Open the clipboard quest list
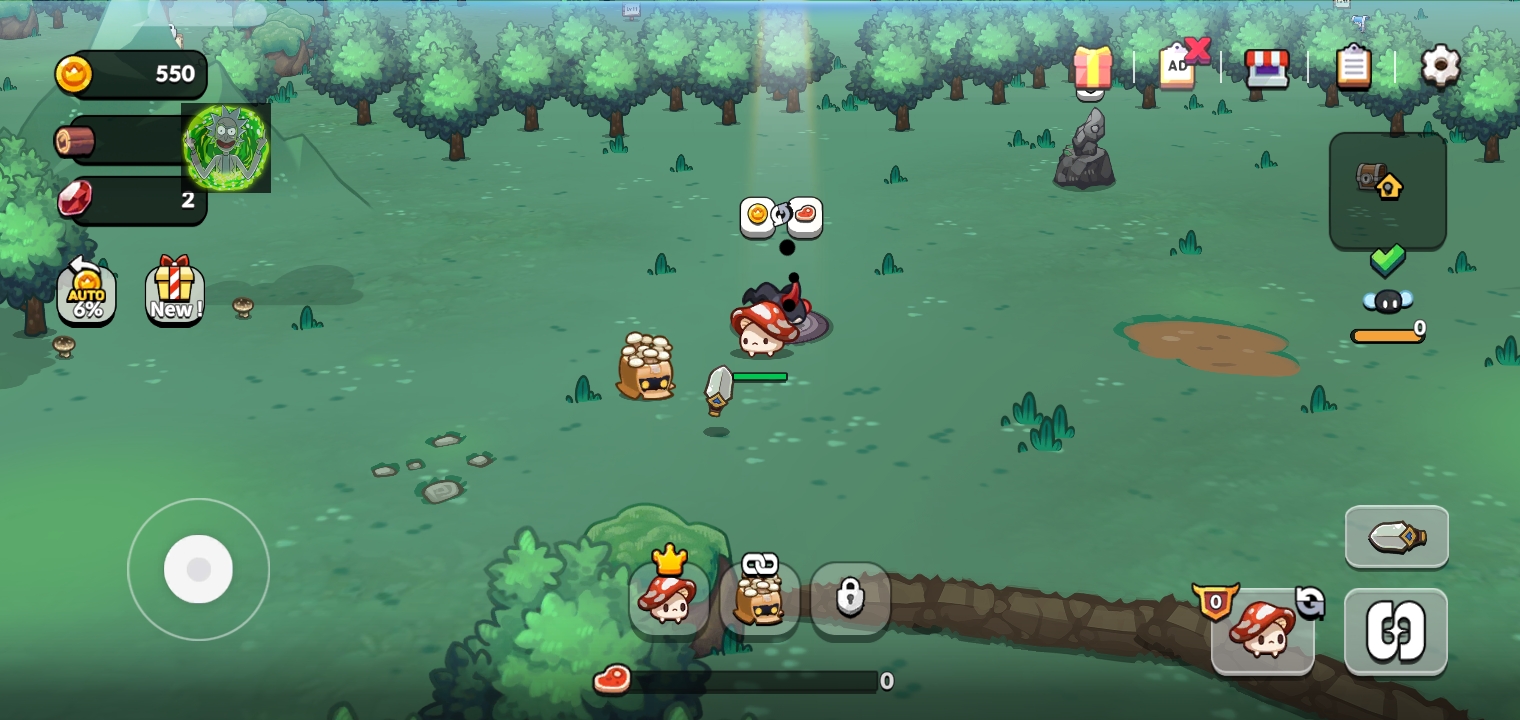Screen dimensions: 1520x720 (1353, 67)
